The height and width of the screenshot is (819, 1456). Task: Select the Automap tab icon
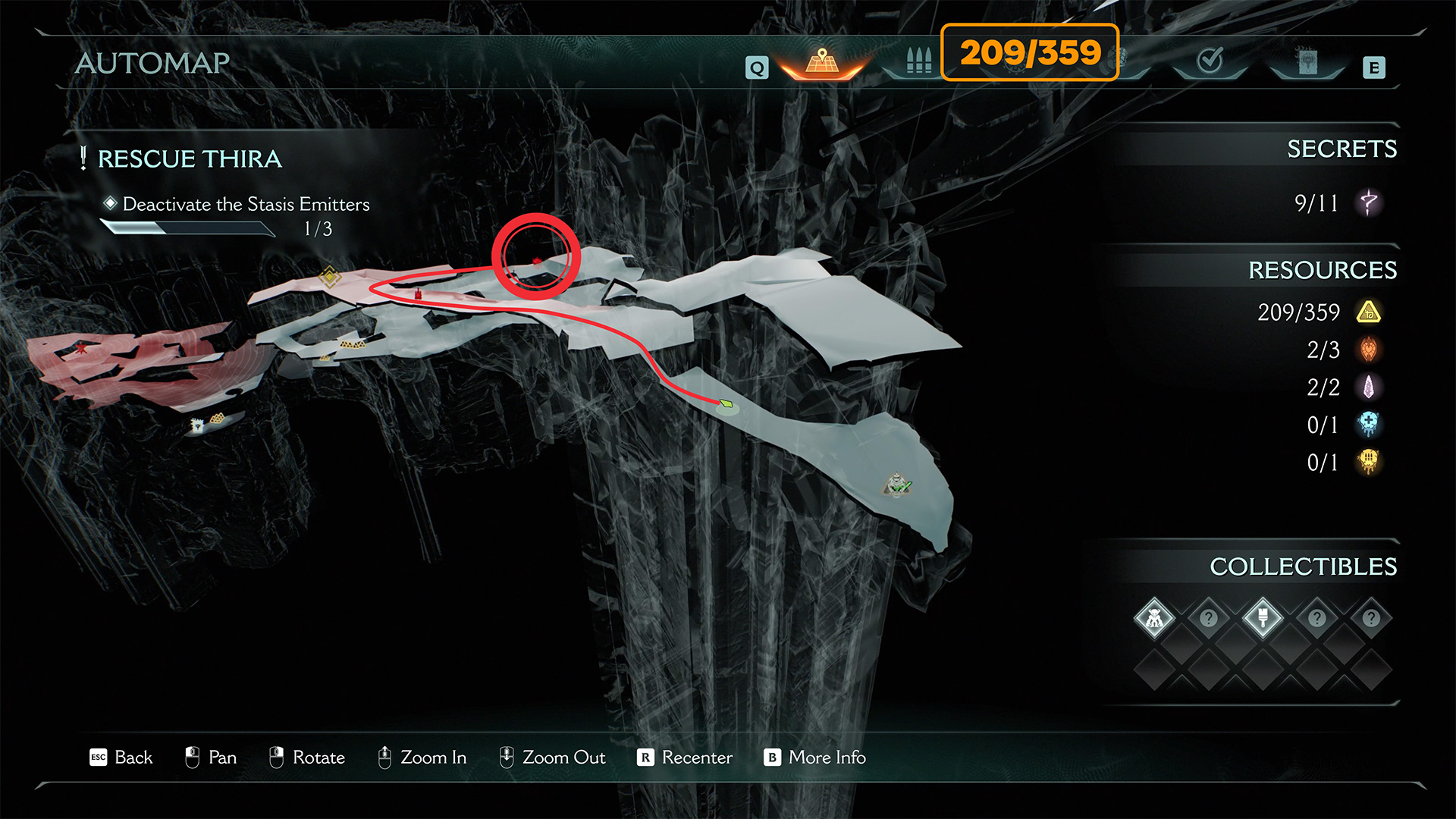tap(822, 61)
